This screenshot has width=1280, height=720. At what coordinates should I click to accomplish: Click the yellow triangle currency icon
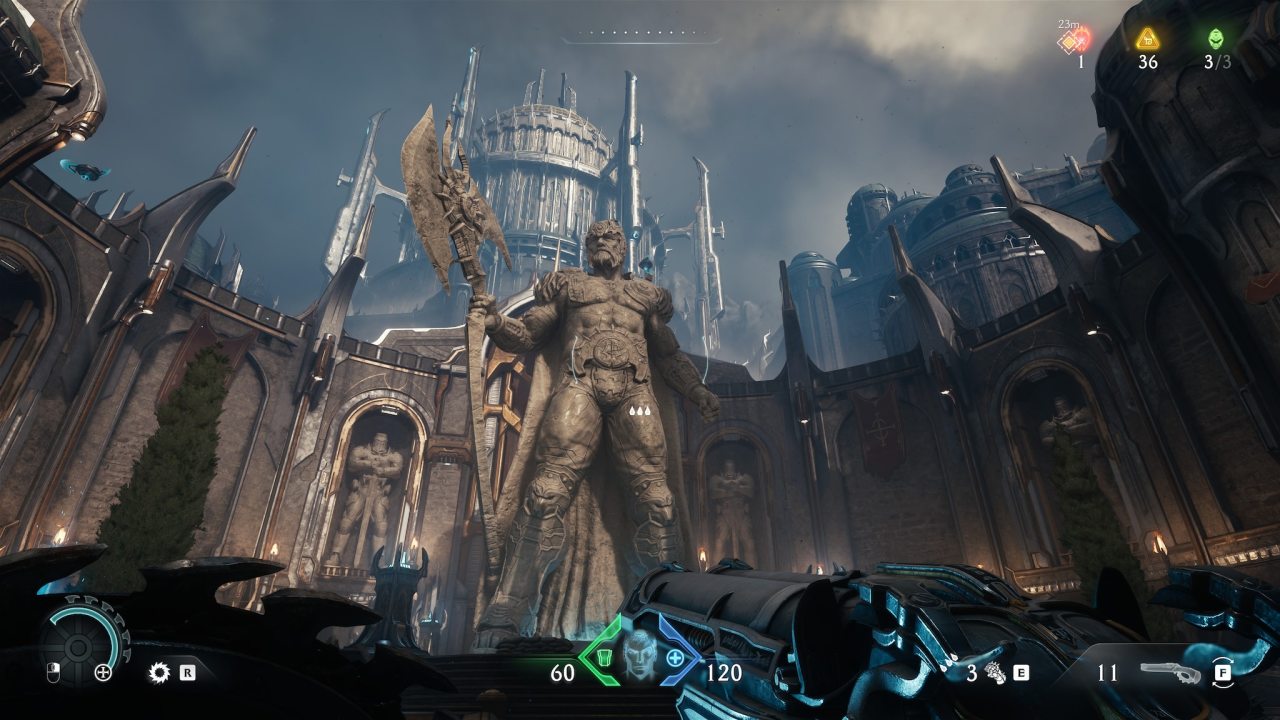[x=1147, y=39]
